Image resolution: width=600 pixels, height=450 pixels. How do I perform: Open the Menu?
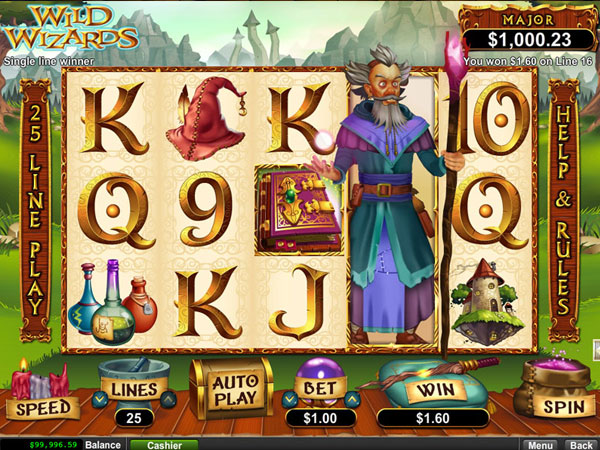[x=540, y=444]
